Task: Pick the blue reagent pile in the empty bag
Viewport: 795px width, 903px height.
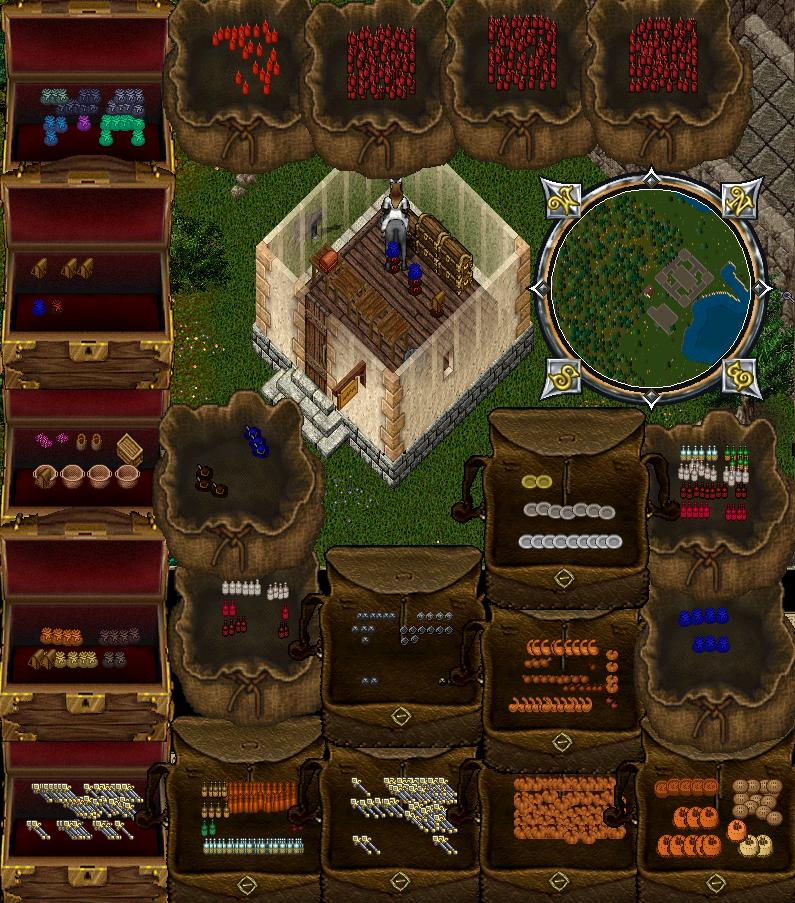Action: 256,439
